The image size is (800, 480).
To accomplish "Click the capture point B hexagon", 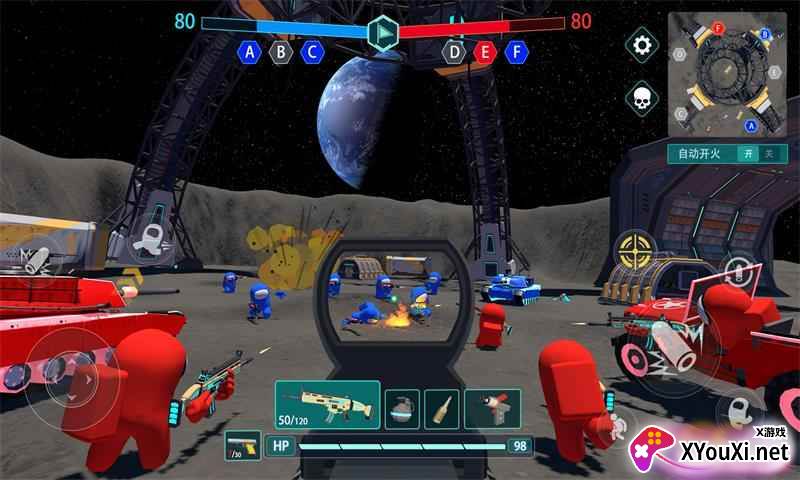I will click(x=281, y=52).
